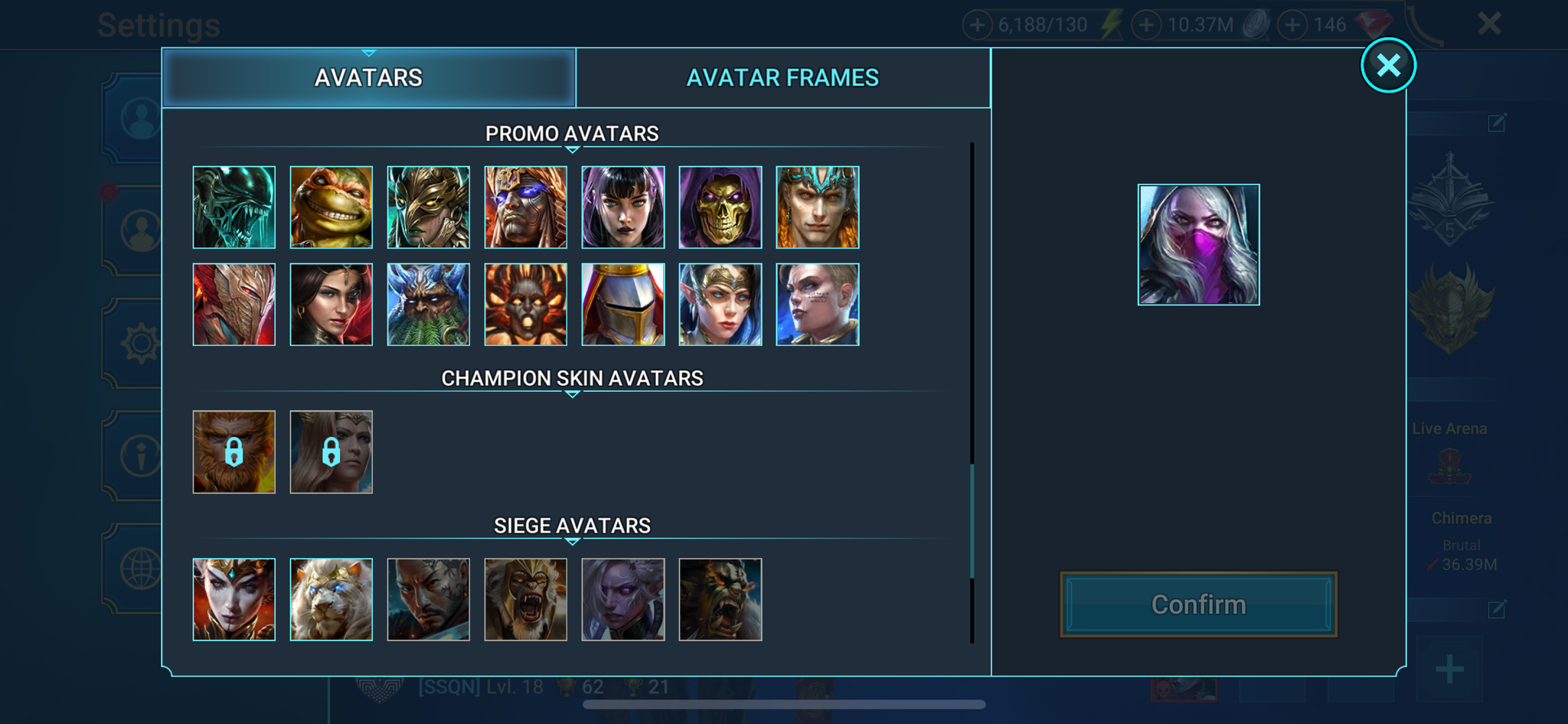The height and width of the screenshot is (724, 1568).
Task: Close the avatar selection dialog
Action: (x=1388, y=66)
